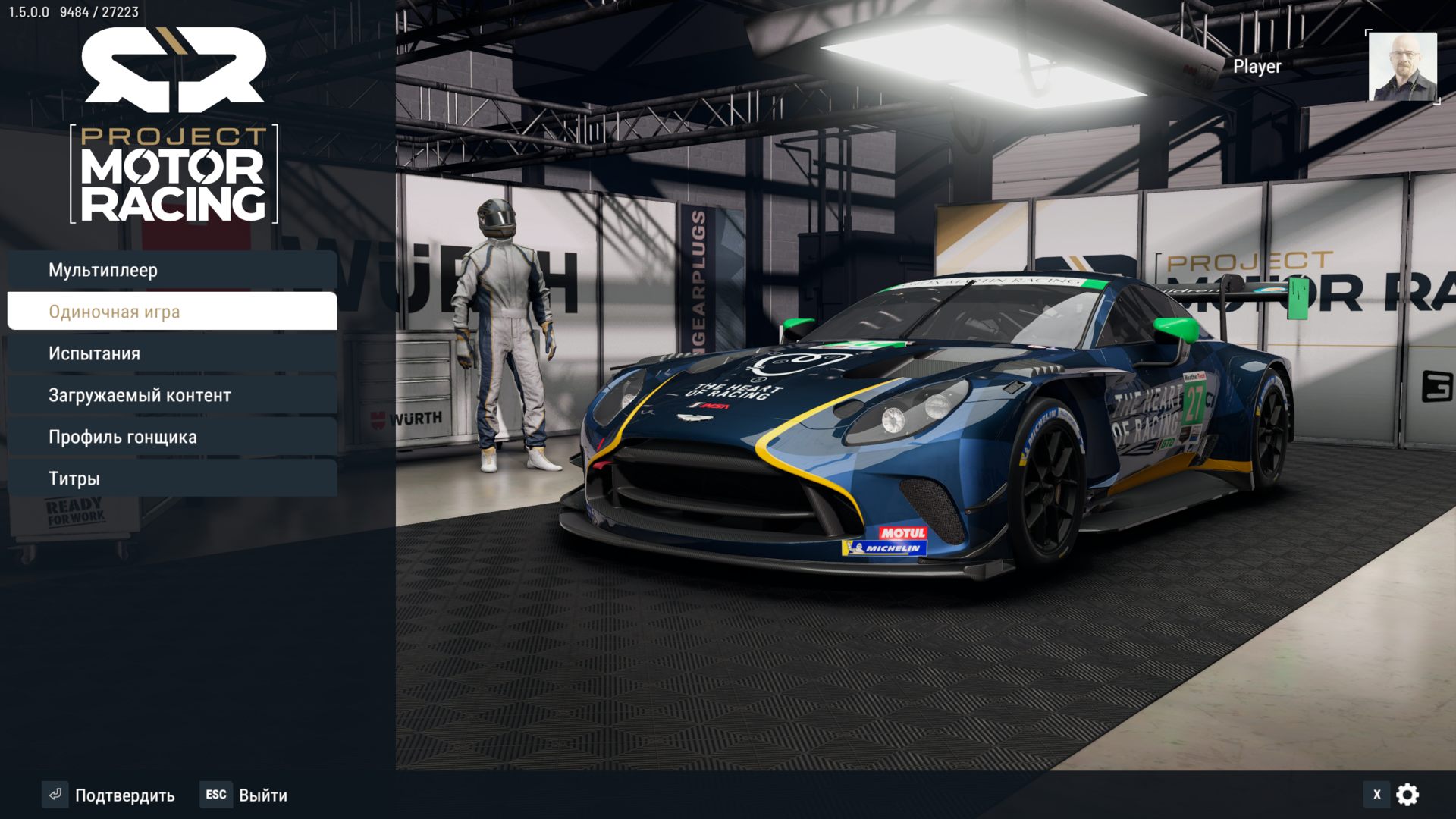Open Загружаемый контент section

pyautogui.click(x=172, y=395)
